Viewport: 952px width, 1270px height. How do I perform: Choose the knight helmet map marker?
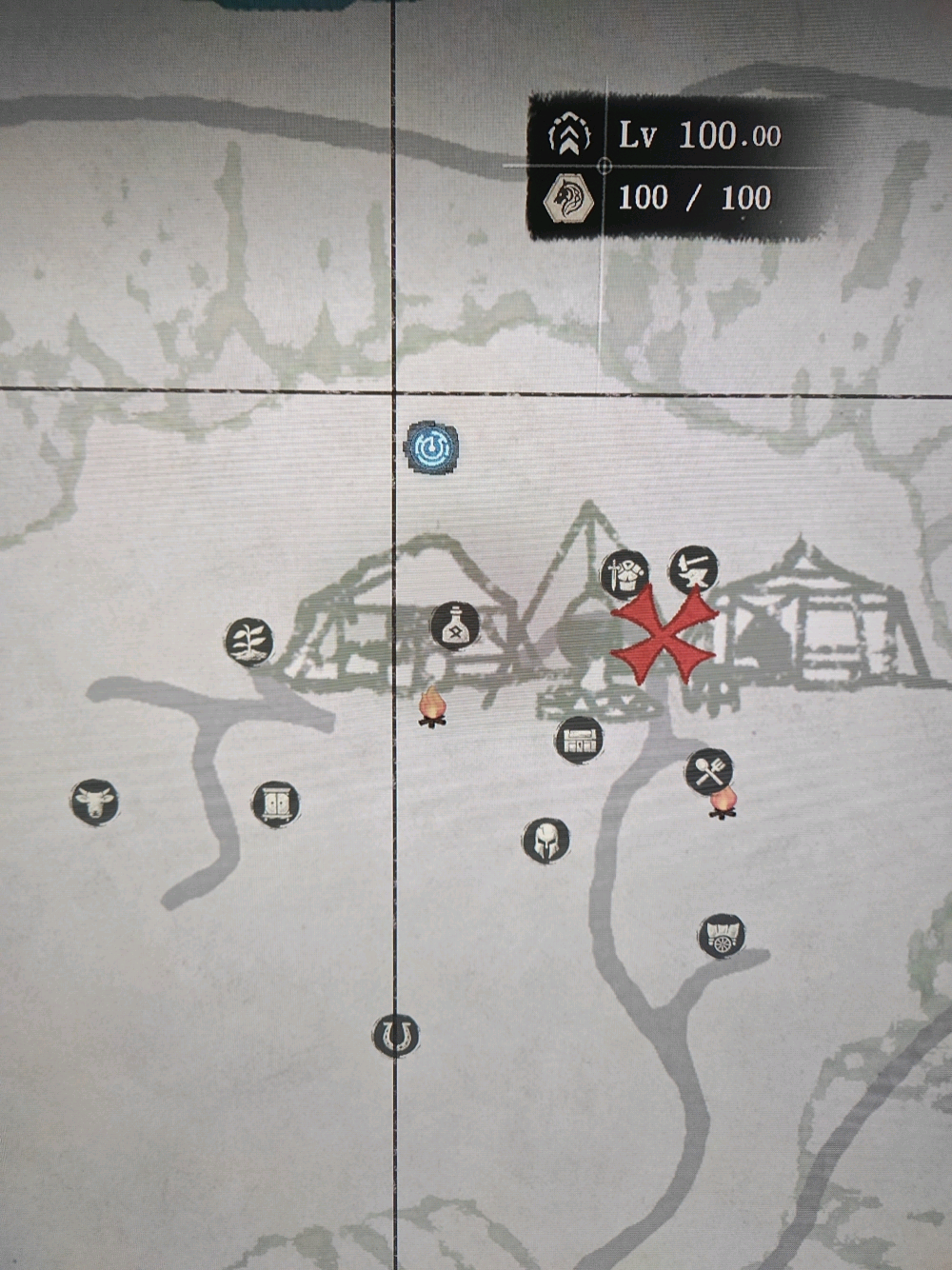tap(545, 841)
